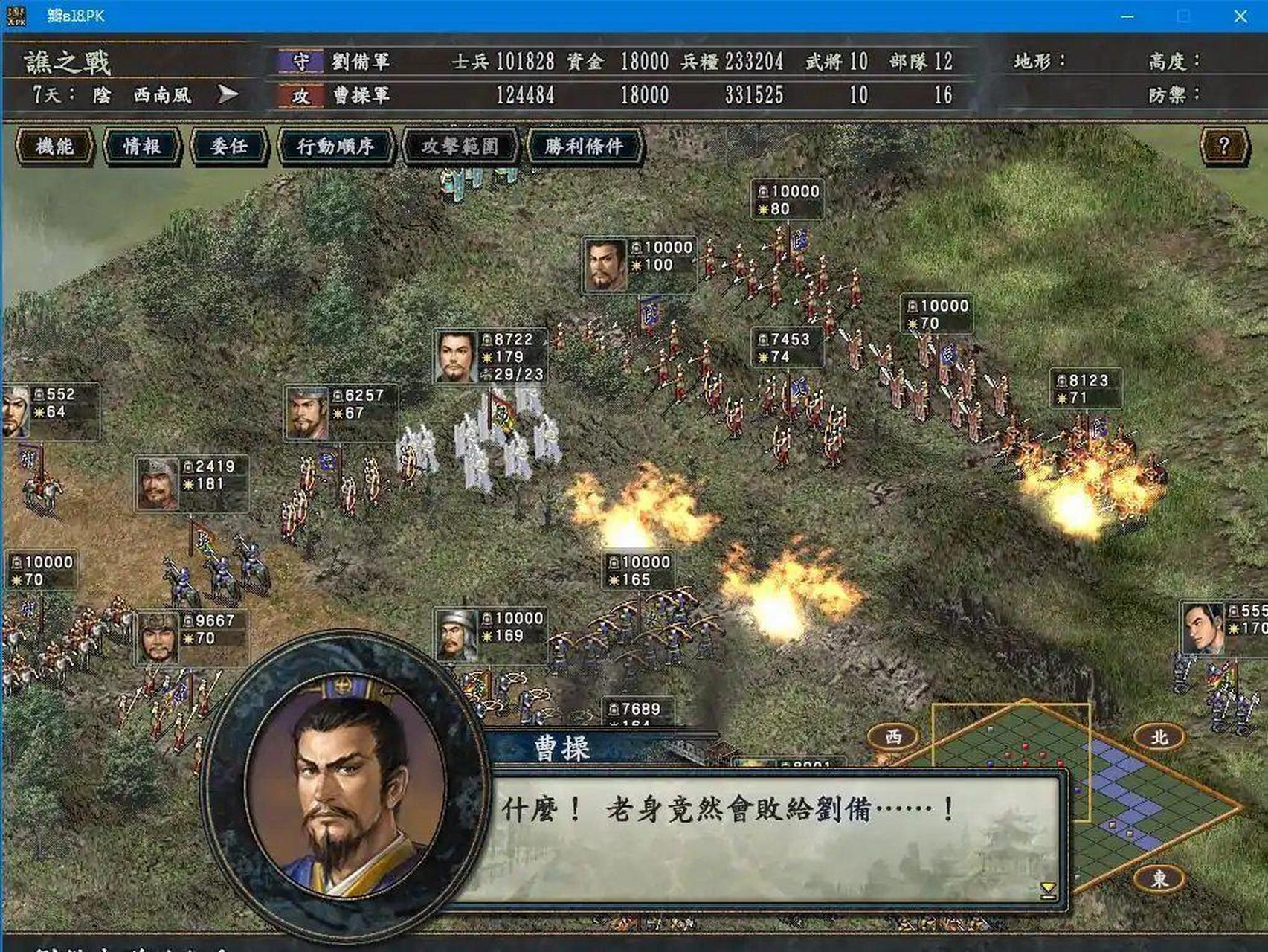Minimize the game window
Viewport: 1268px width, 952px height.
click(x=1127, y=16)
